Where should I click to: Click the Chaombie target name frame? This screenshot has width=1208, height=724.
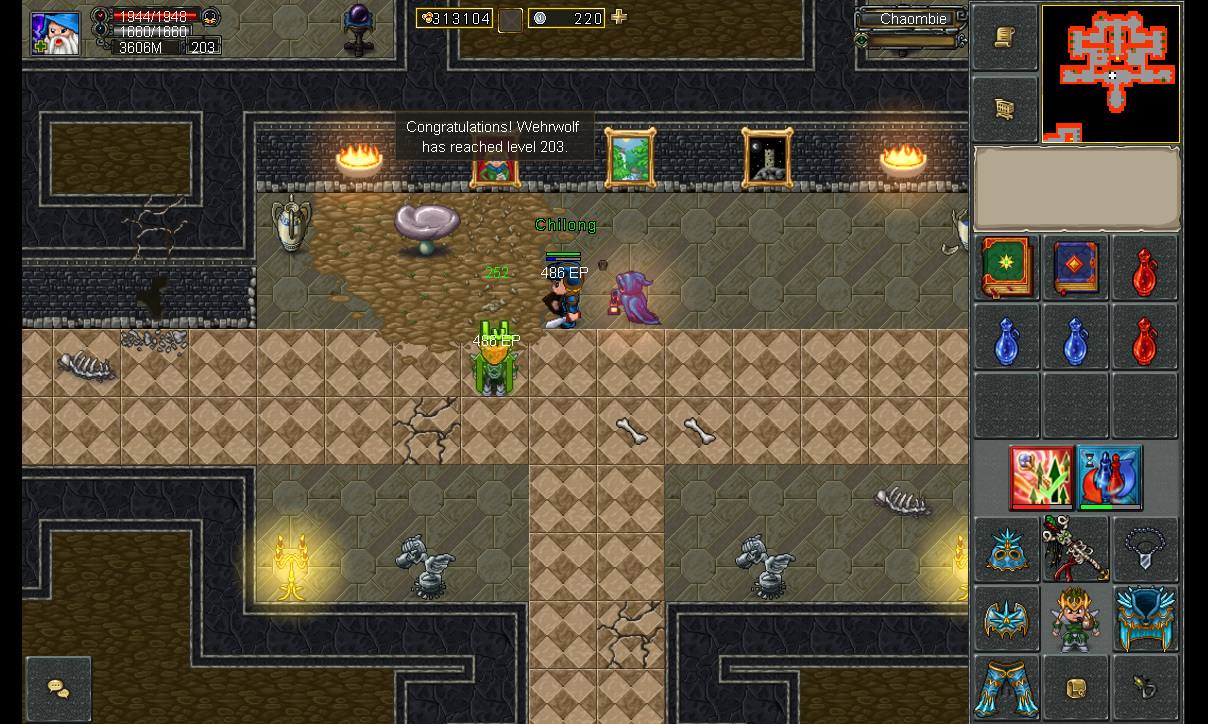tap(911, 19)
